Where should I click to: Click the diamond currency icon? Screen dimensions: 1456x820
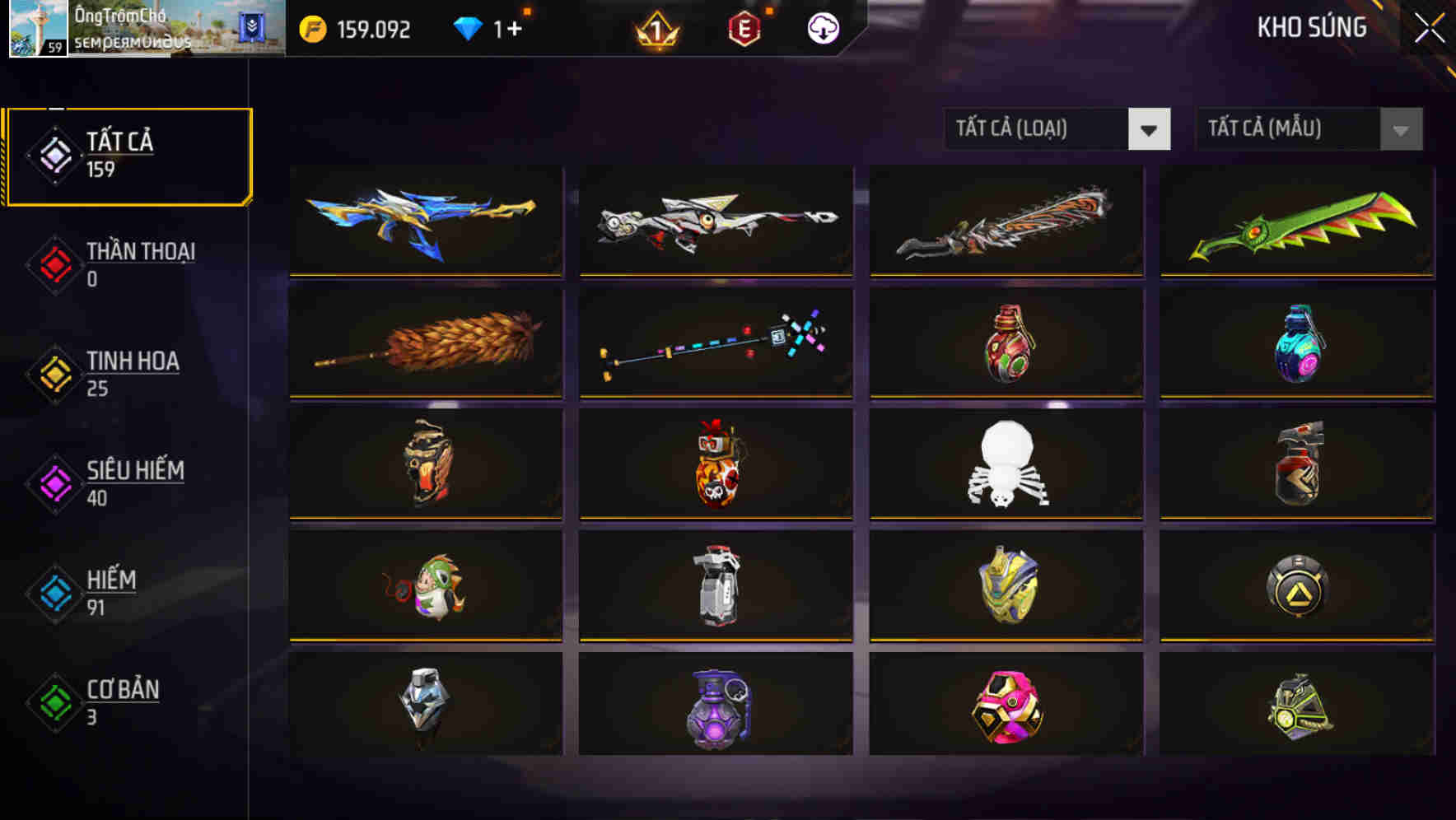(x=467, y=27)
